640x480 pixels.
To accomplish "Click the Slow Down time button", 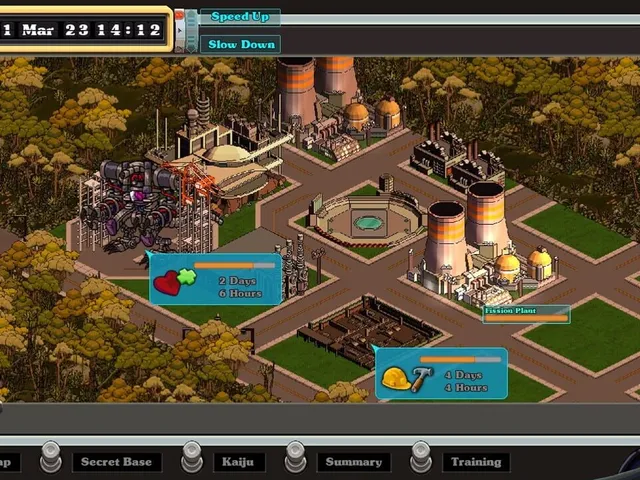I will point(240,44).
